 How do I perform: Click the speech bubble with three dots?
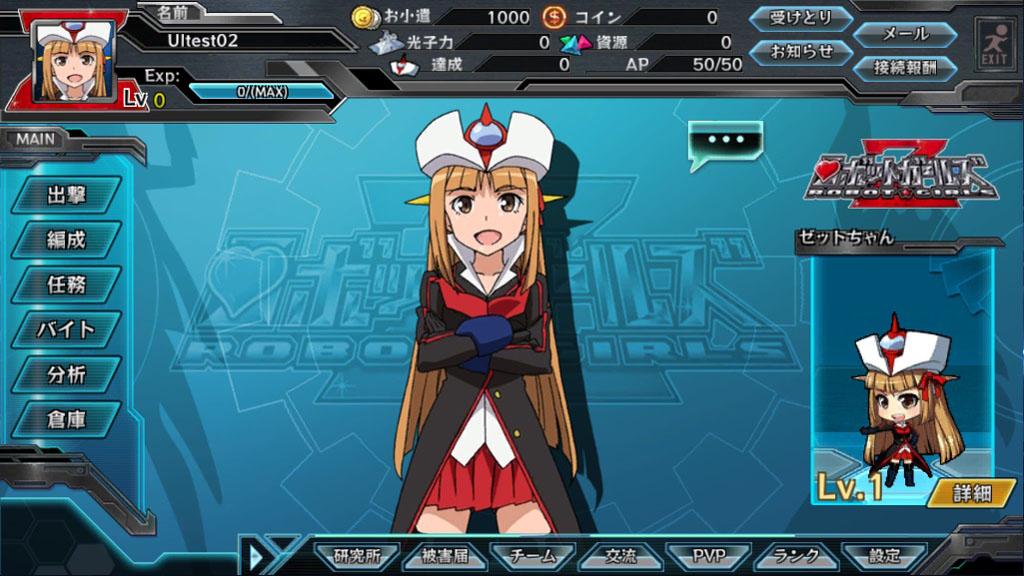(725, 141)
